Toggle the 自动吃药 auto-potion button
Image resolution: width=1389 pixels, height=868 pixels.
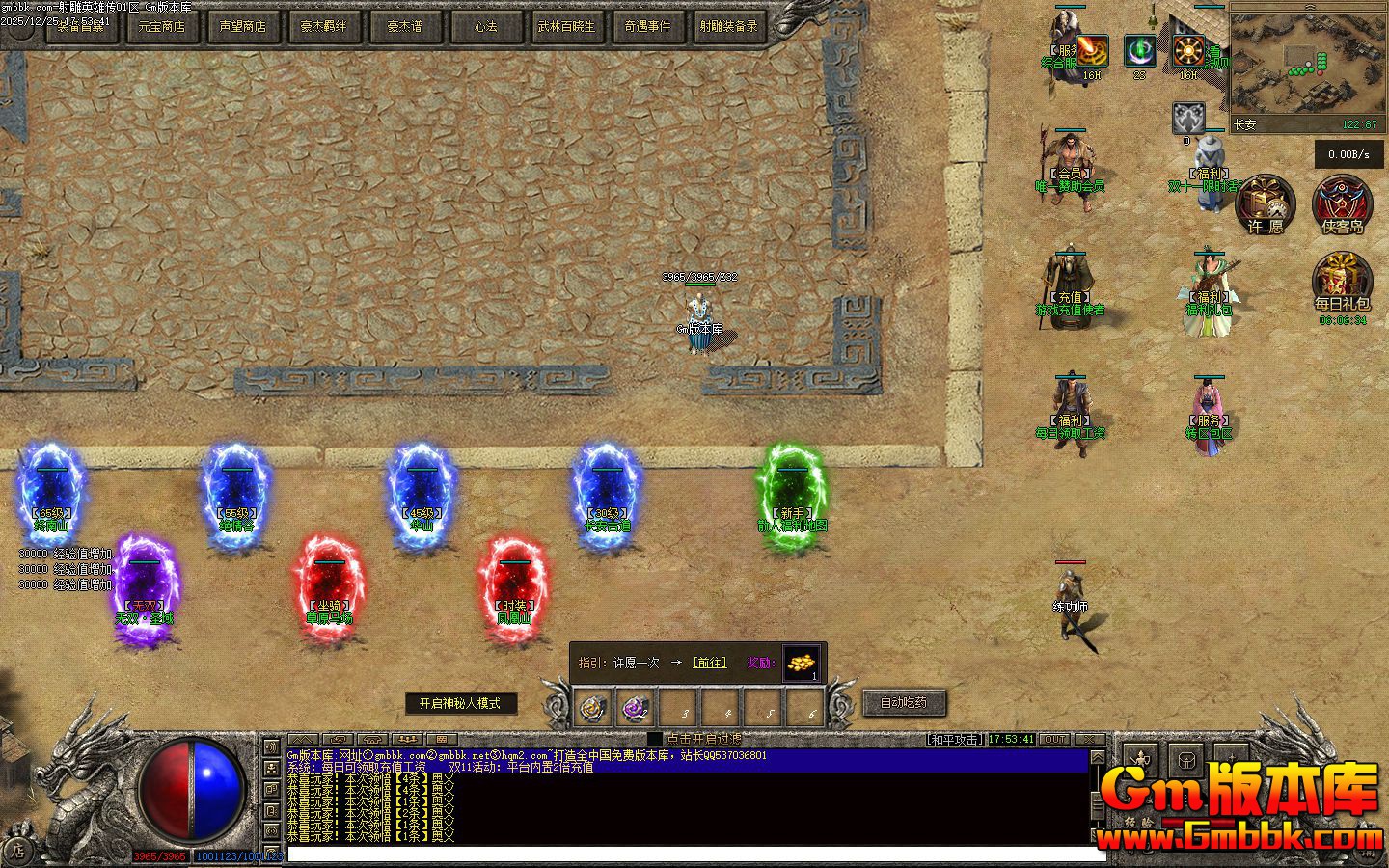point(904,702)
